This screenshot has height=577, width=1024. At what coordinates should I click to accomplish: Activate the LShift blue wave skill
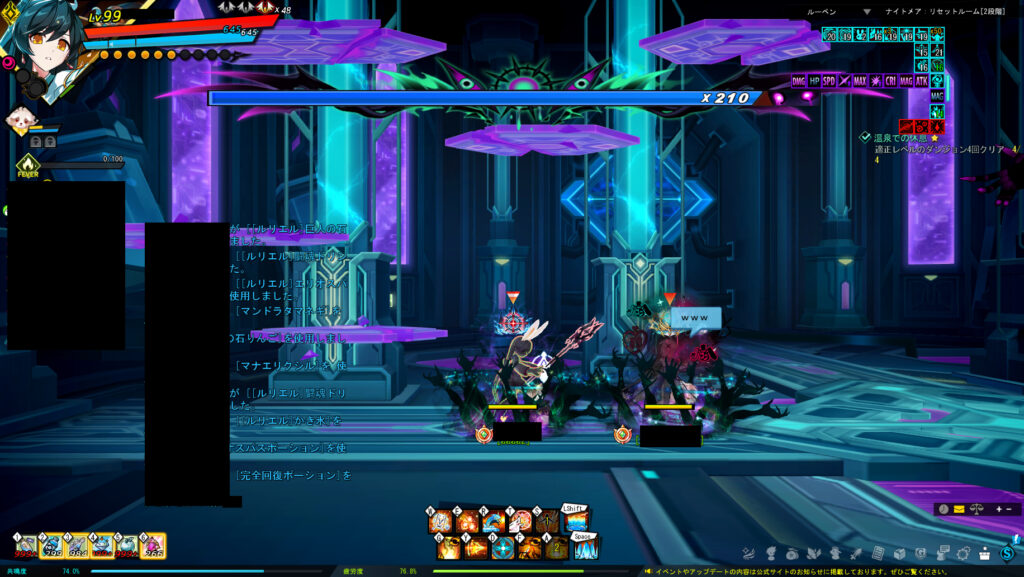[x=574, y=522]
